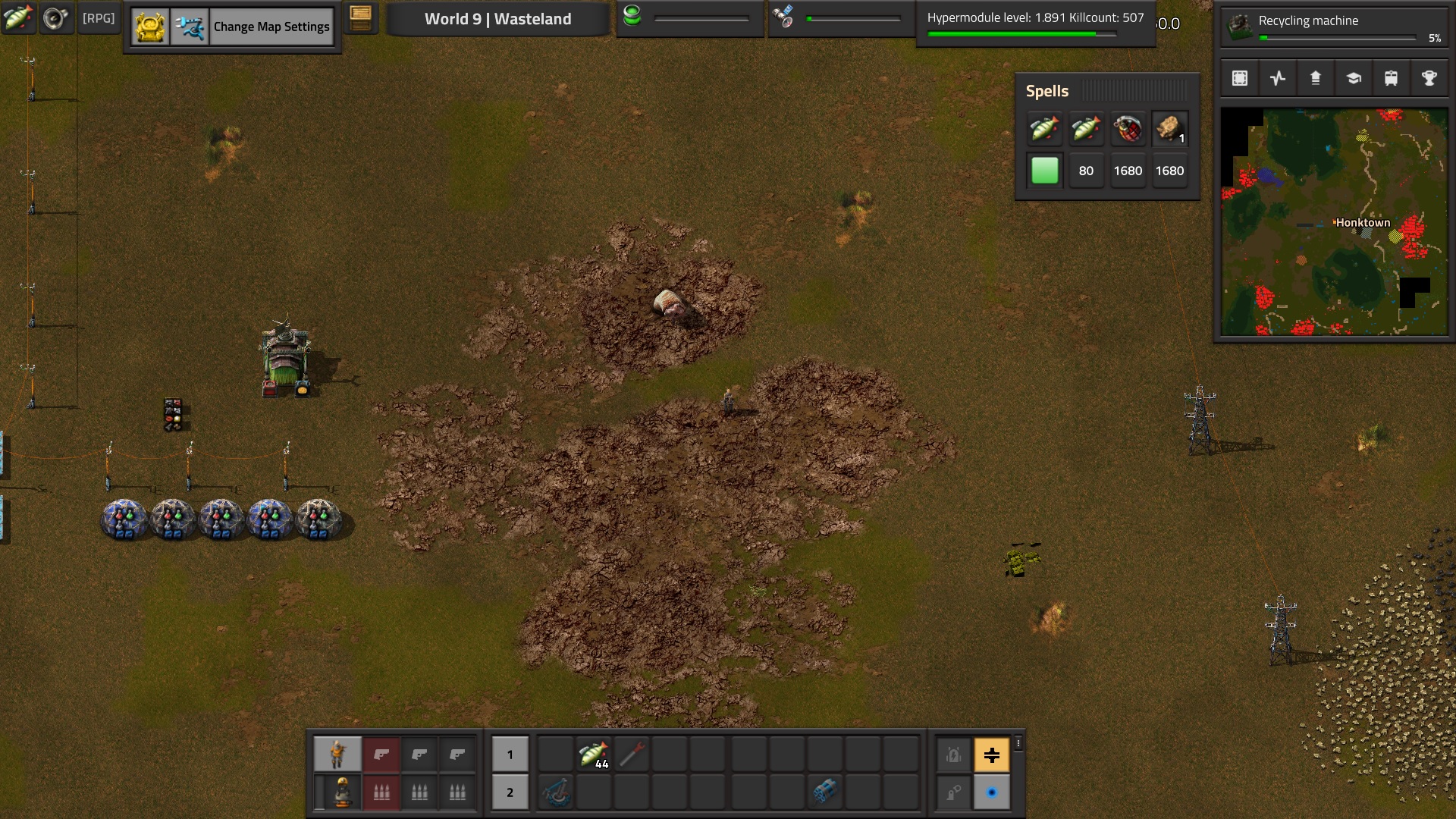Open the Recycling machine research panel
The image size is (1456, 819).
click(x=1334, y=27)
